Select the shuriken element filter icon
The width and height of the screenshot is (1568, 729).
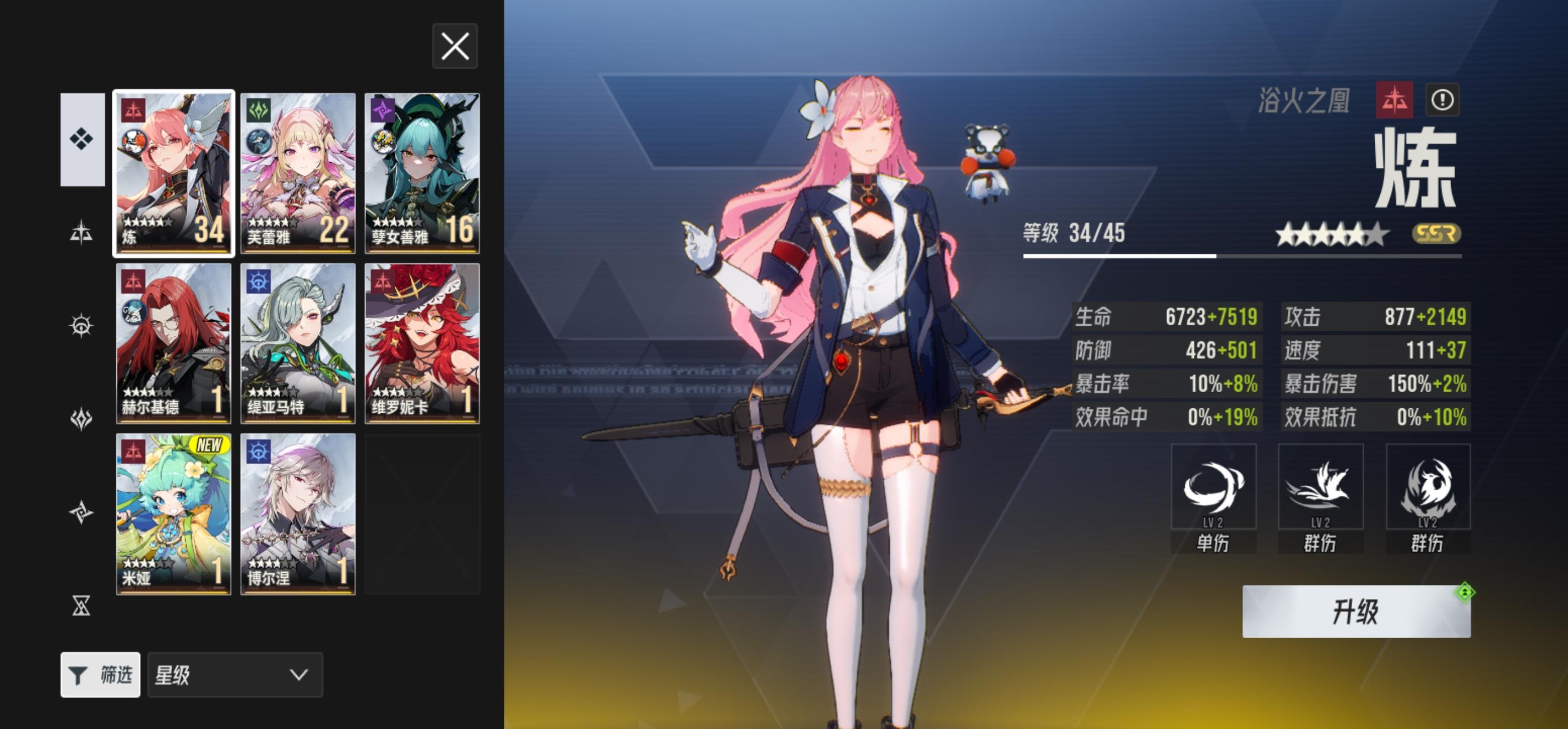pos(82,512)
